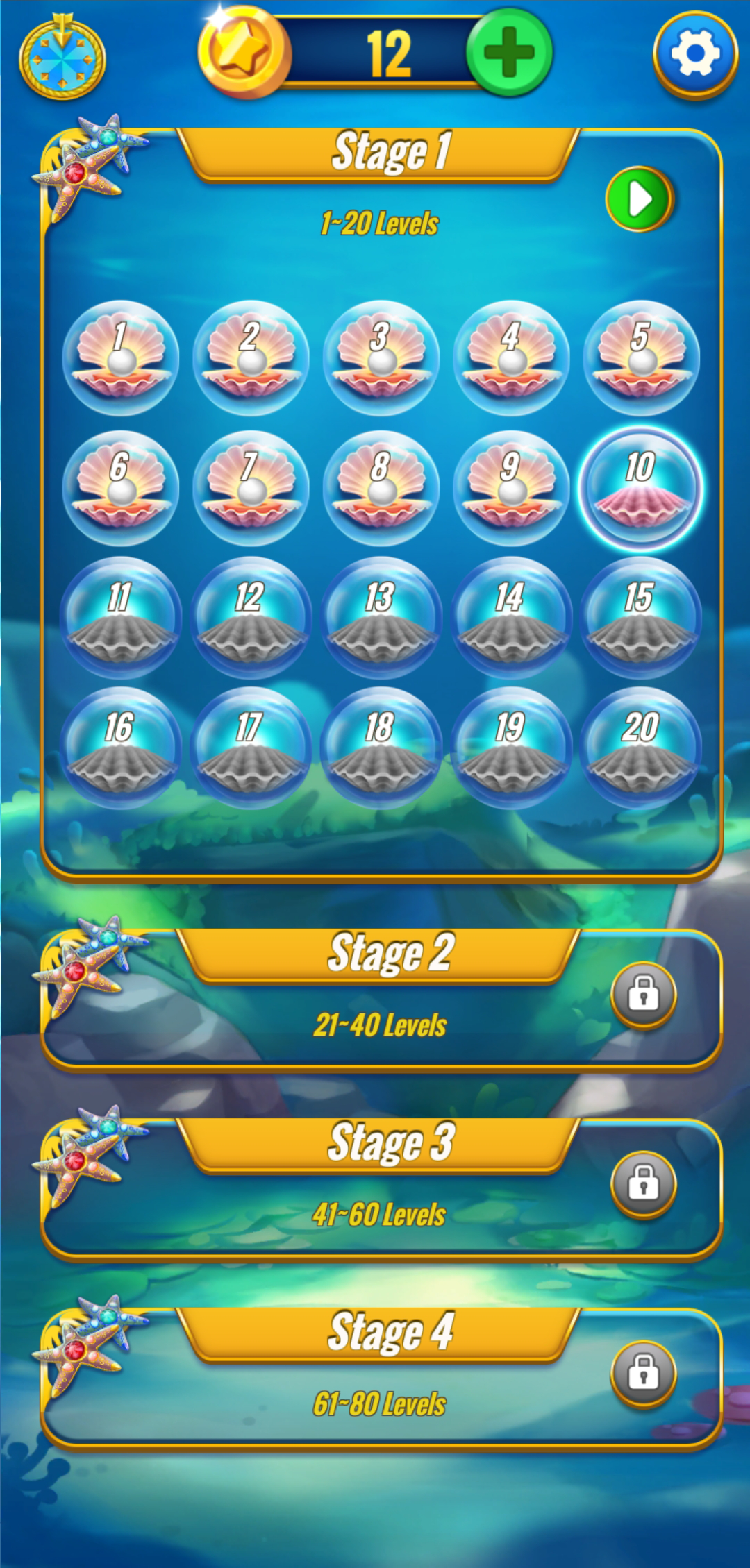Tap the locked level 11 bubble

tap(121, 618)
